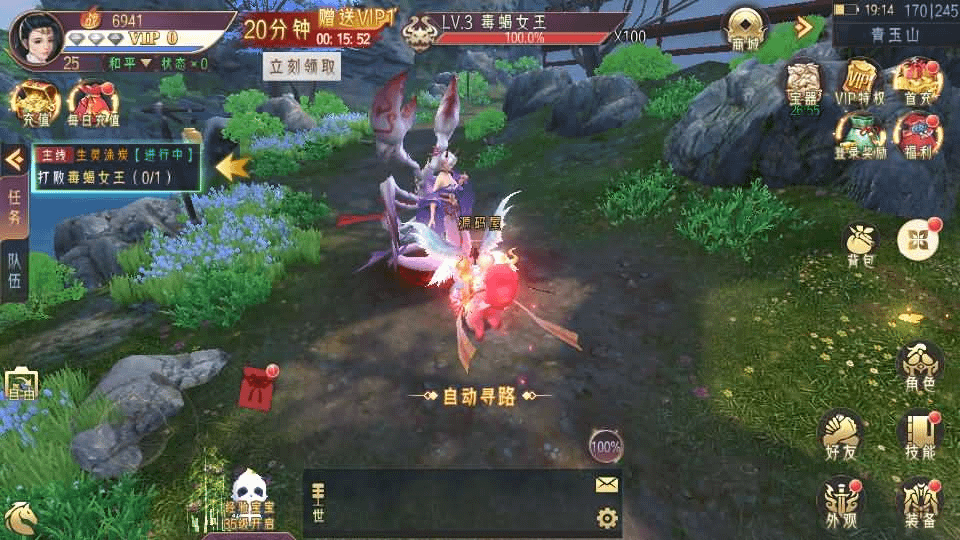Open the 装备 equipment menu
This screenshot has width=960, height=540.
[x=919, y=500]
